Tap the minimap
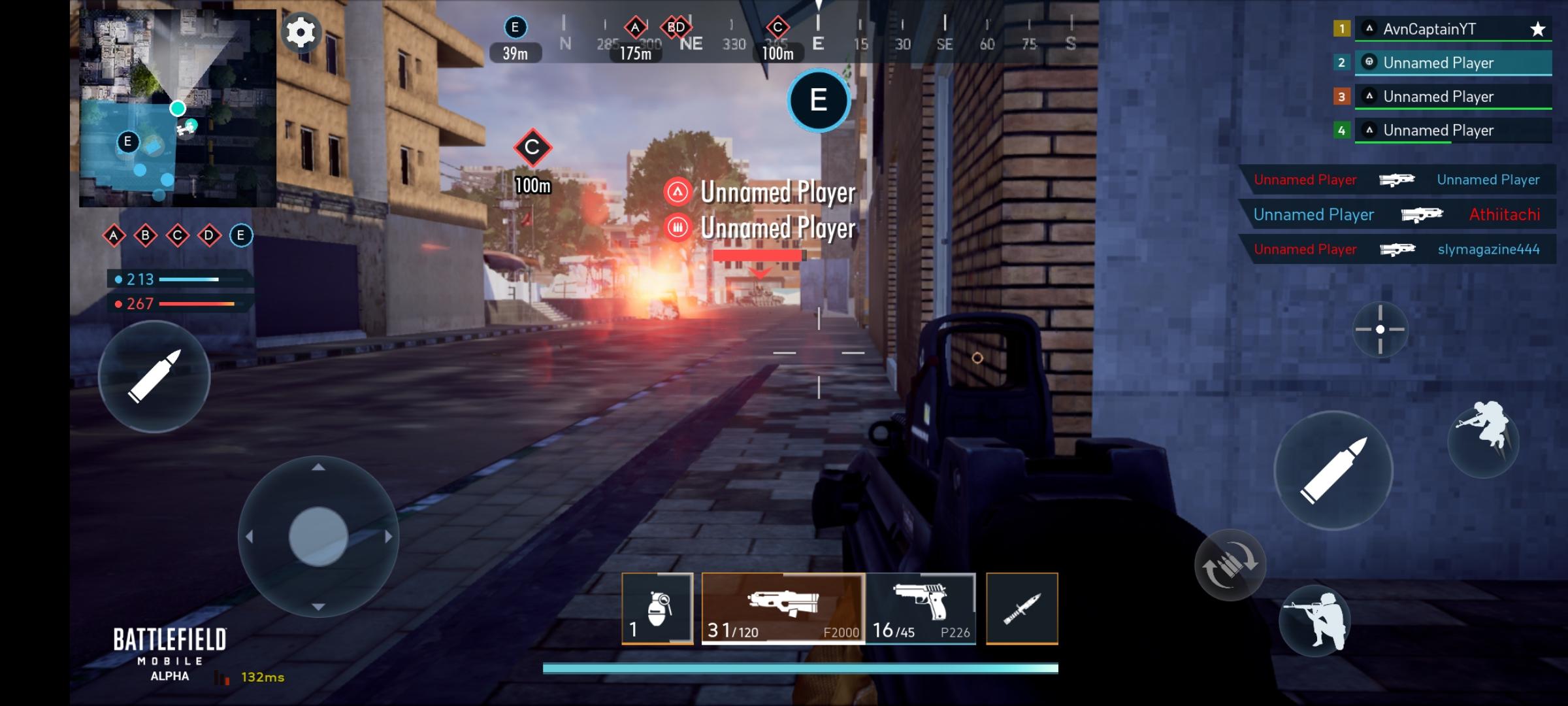This screenshot has width=1568, height=706. [177, 108]
